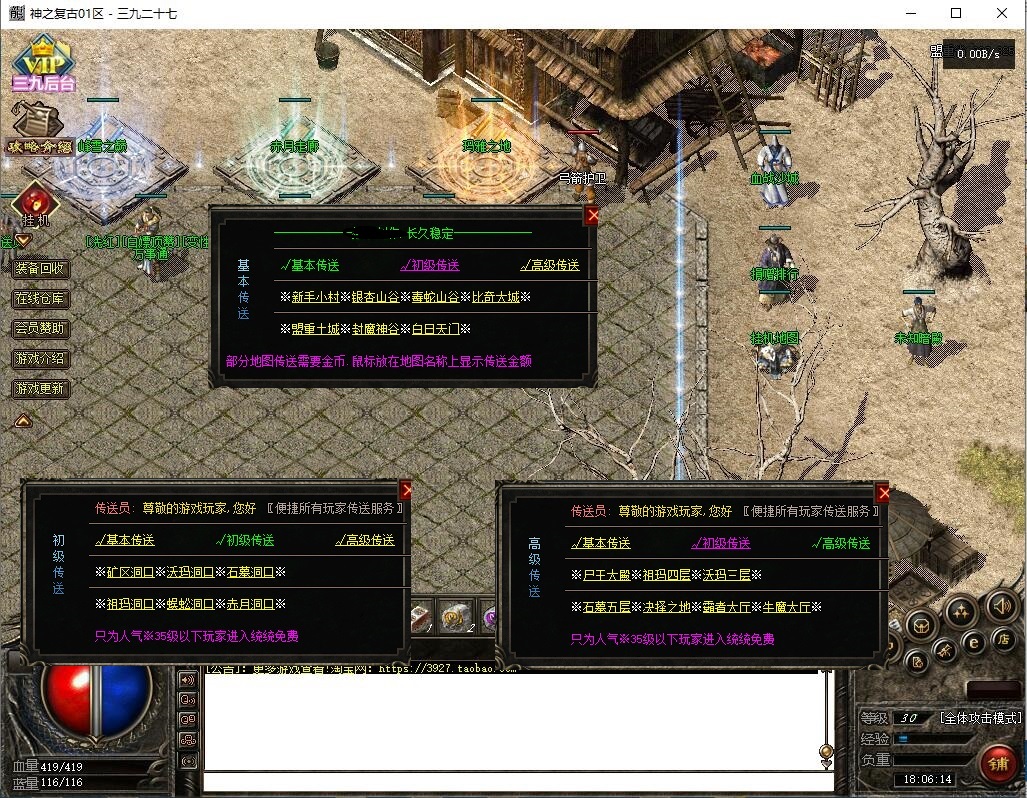Toggle the speaker sound button
The width and height of the screenshot is (1027, 798).
[1001, 606]
